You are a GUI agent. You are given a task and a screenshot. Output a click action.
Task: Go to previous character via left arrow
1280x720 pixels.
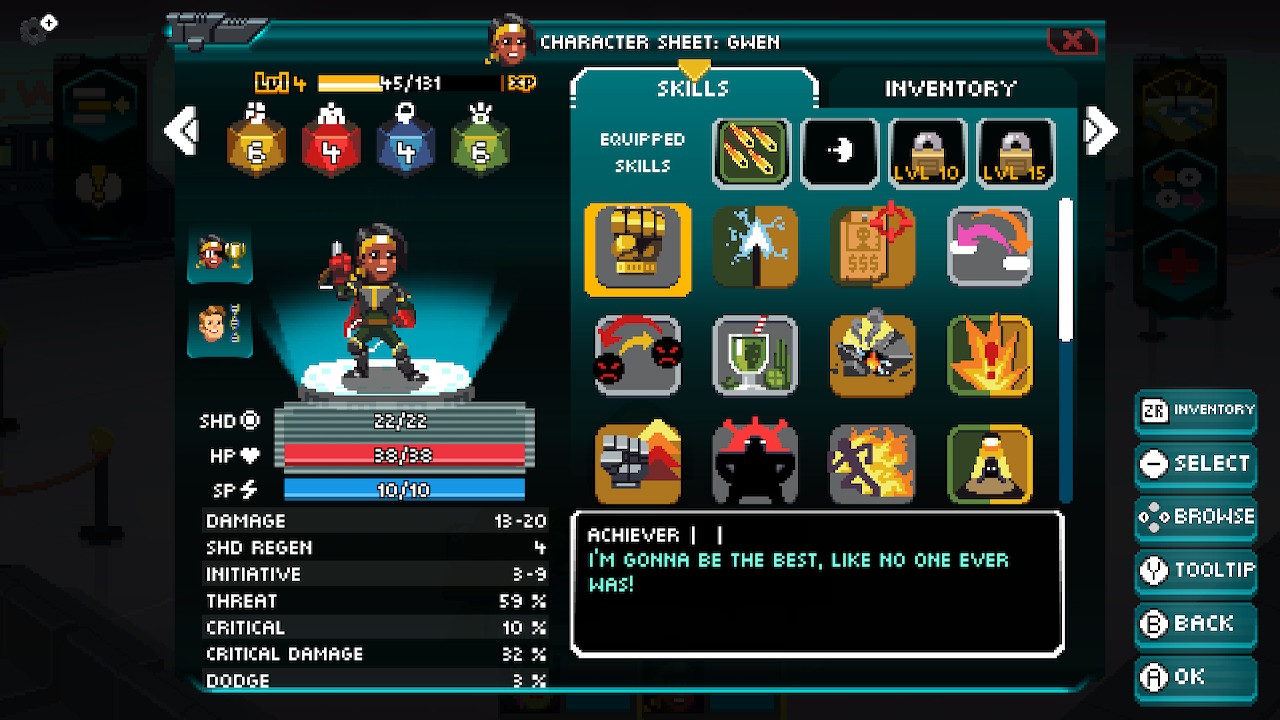pyautogui.click(x=183, y=130)
